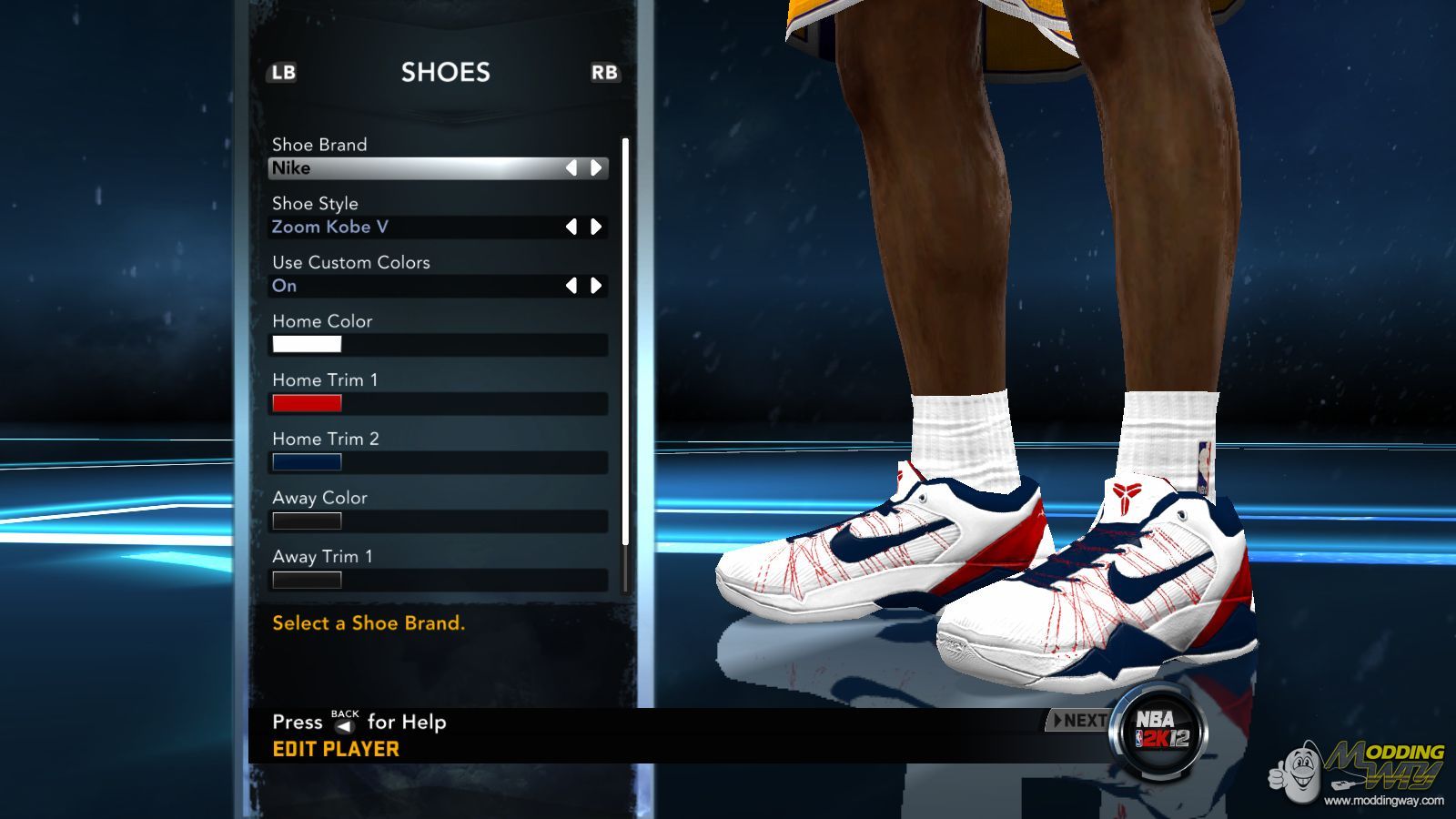Go back a Shoe Style with left arrow
The width and height of the screenshot is (1456, 819).
tap(571, 227)
